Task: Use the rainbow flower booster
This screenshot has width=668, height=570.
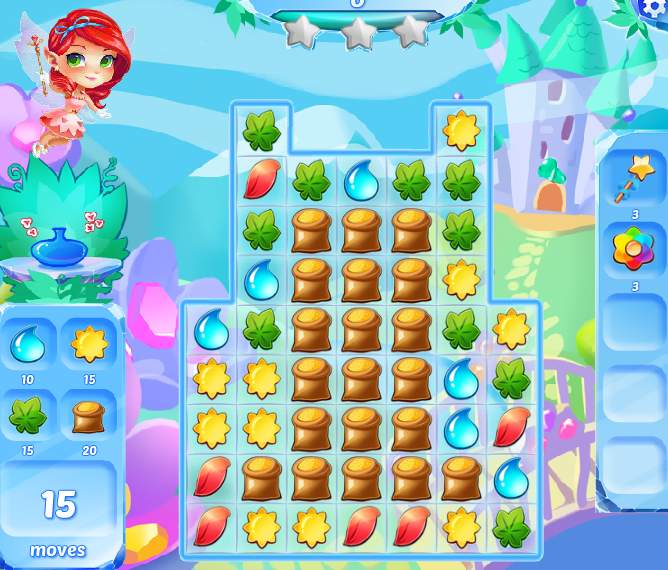Action: 632,250
